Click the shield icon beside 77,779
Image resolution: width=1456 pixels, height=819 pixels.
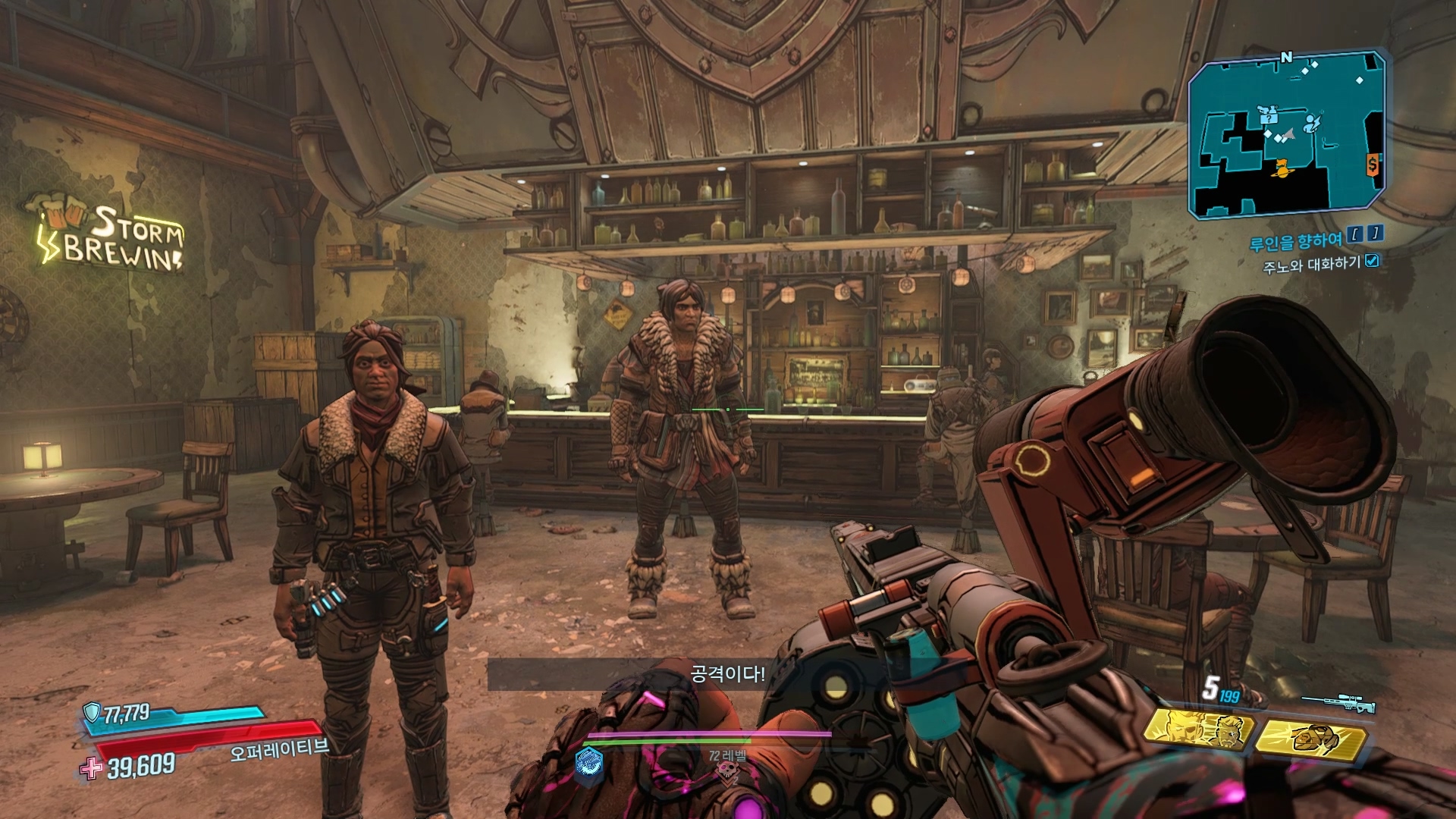coord(92,712)
